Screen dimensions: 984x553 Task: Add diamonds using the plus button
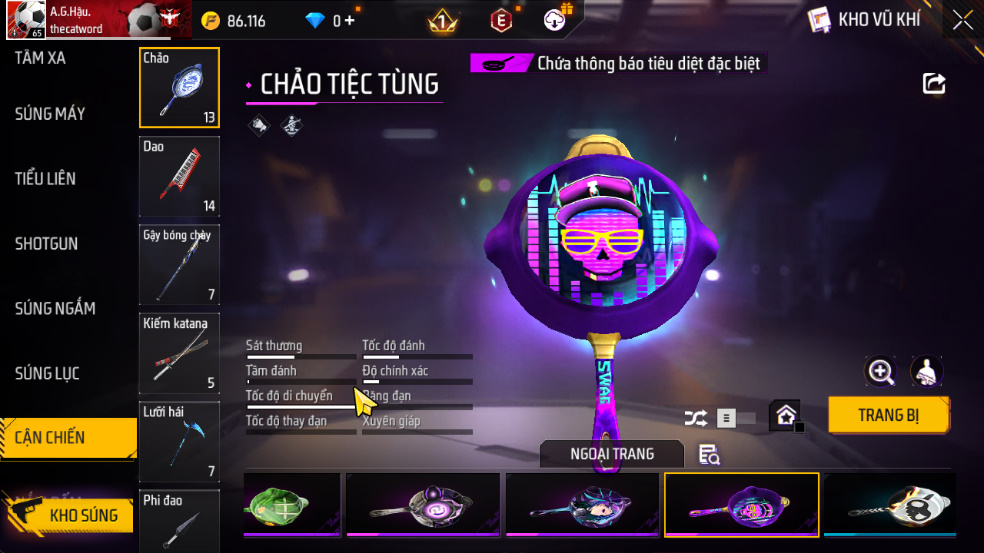[x=349, y=21]
